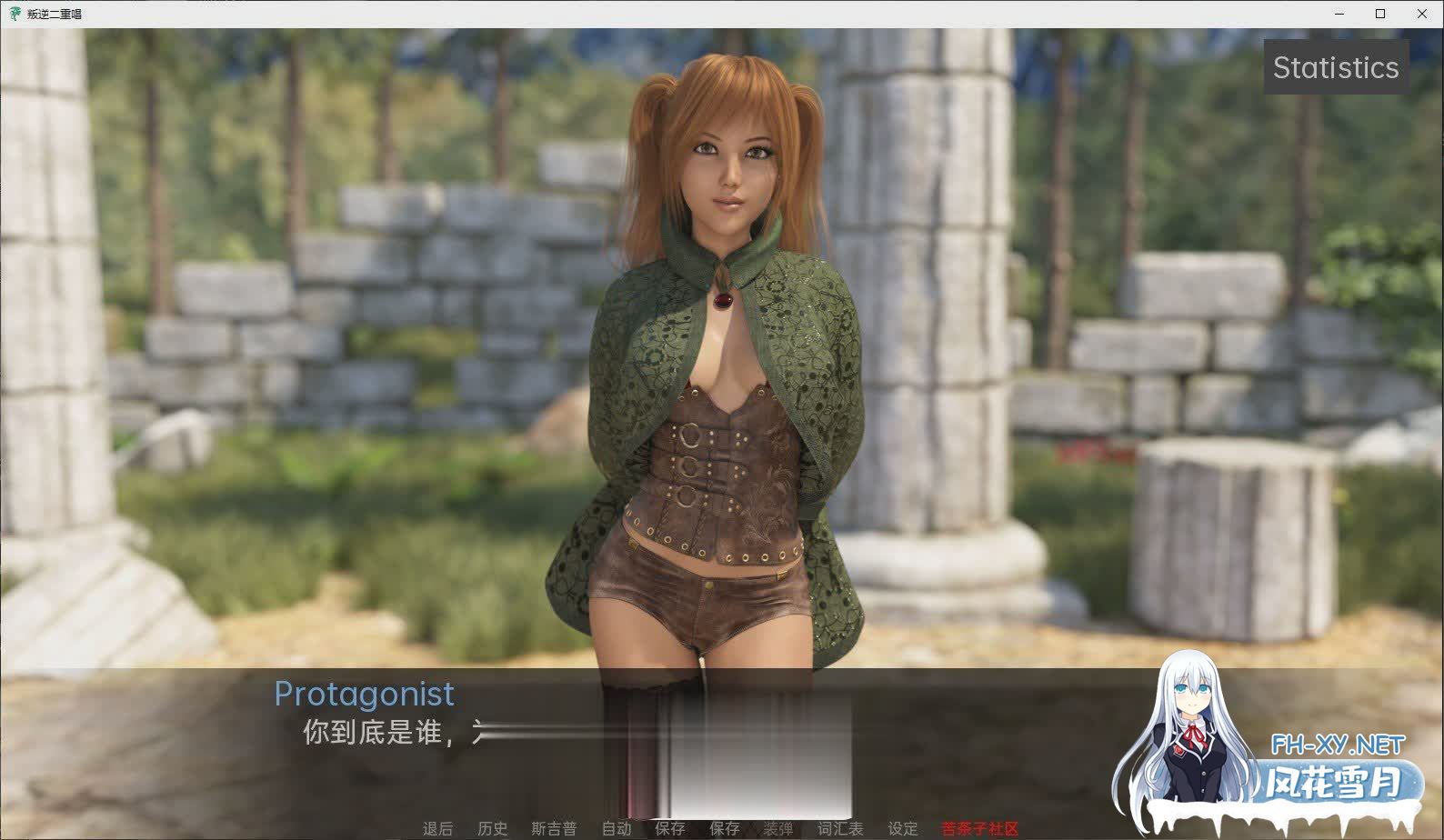Click the 叛逆二重唱 title bar text
Viewport: 1444px width, 840px height.
tap(53, 13)
